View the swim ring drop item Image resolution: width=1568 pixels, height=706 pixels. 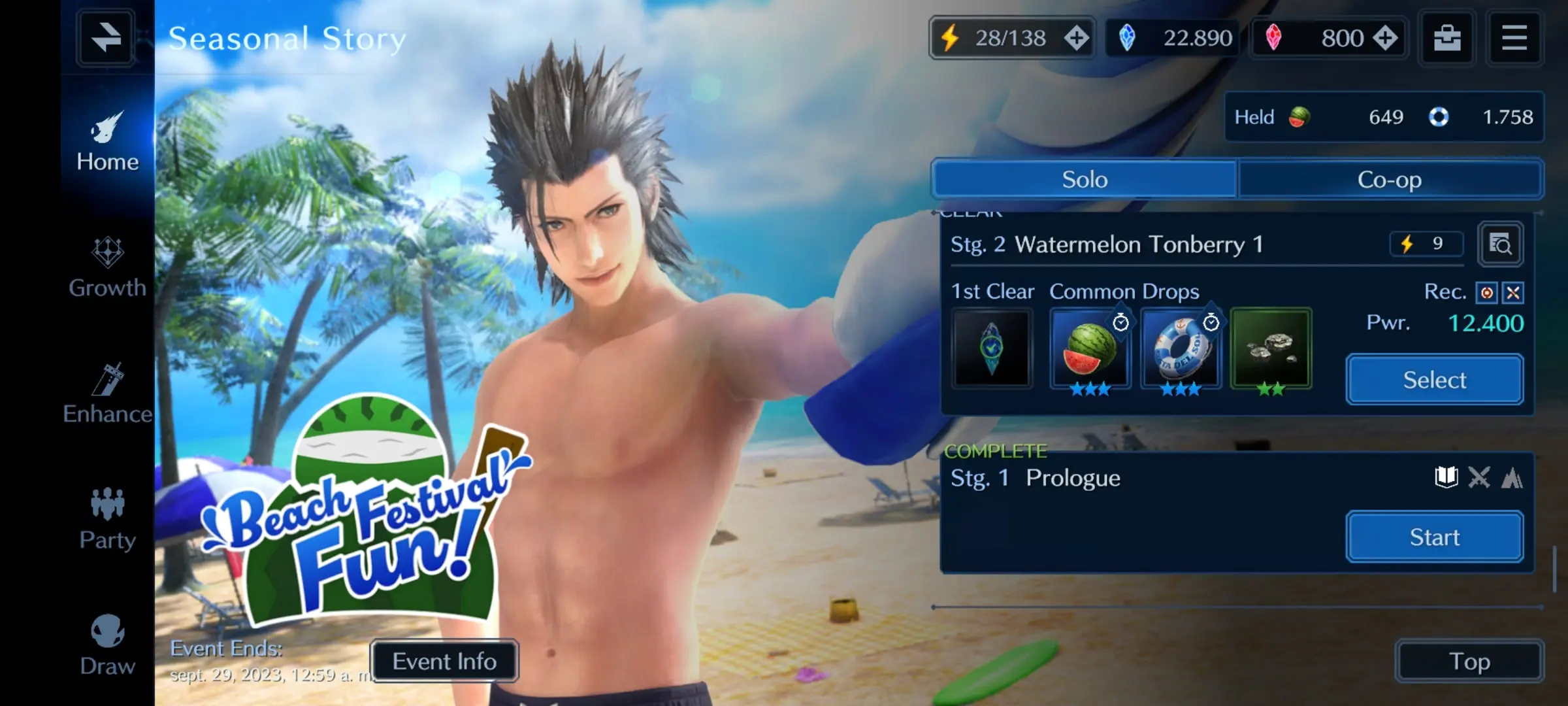(1180, 350)
